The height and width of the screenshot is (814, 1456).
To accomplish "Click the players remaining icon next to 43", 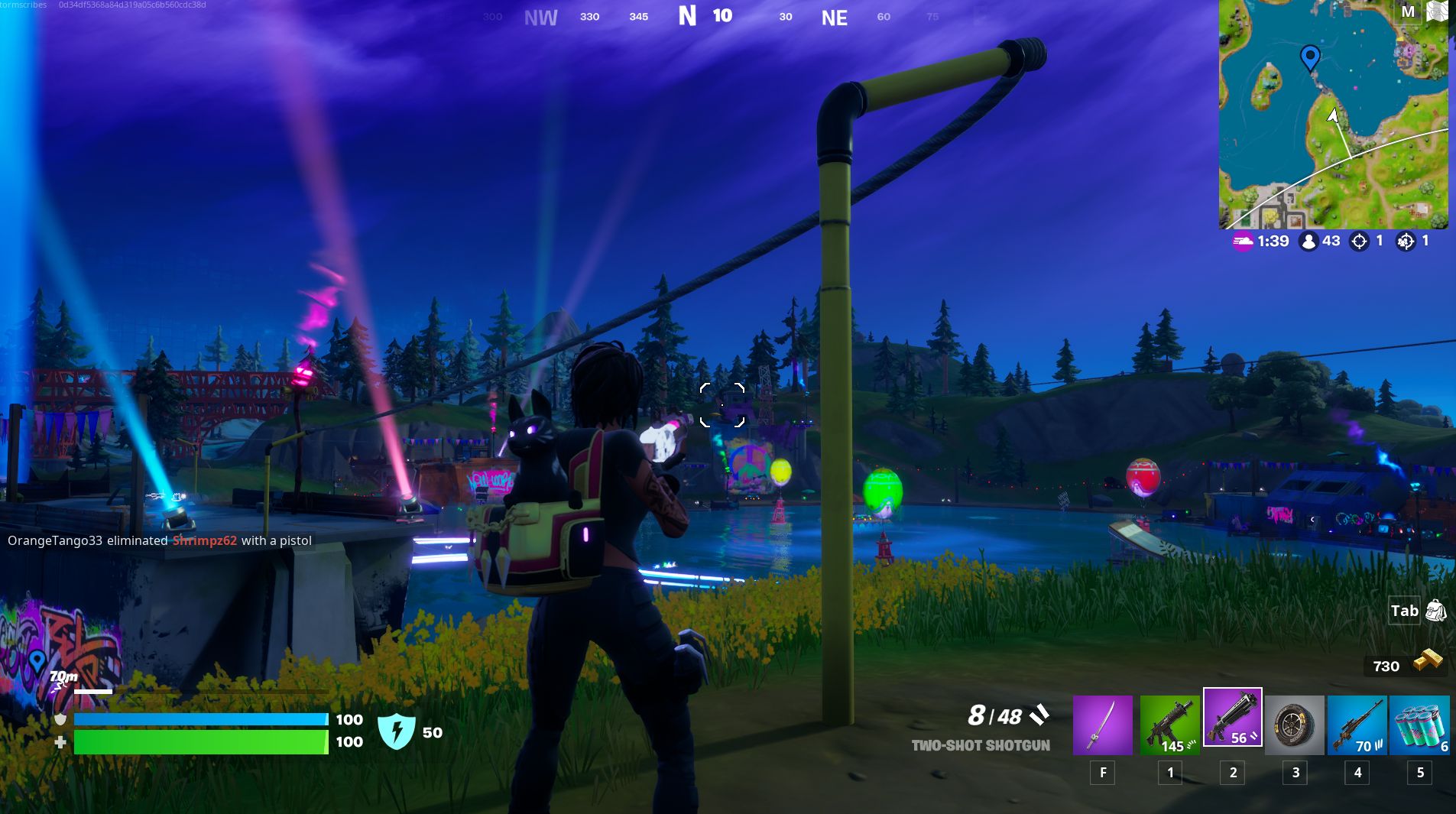I will (1308, 241).
